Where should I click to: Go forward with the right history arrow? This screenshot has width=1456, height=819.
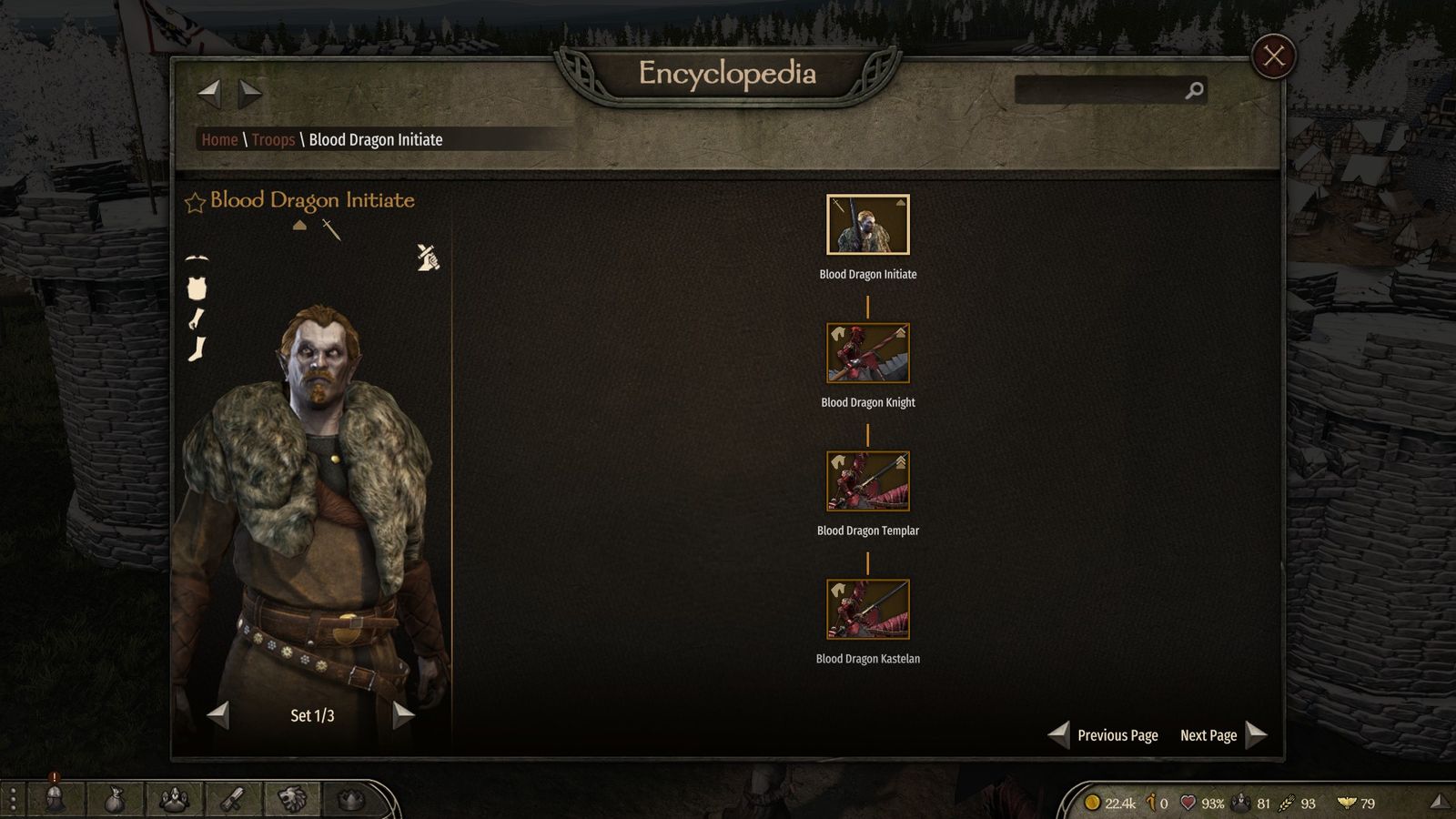(249, 92)
